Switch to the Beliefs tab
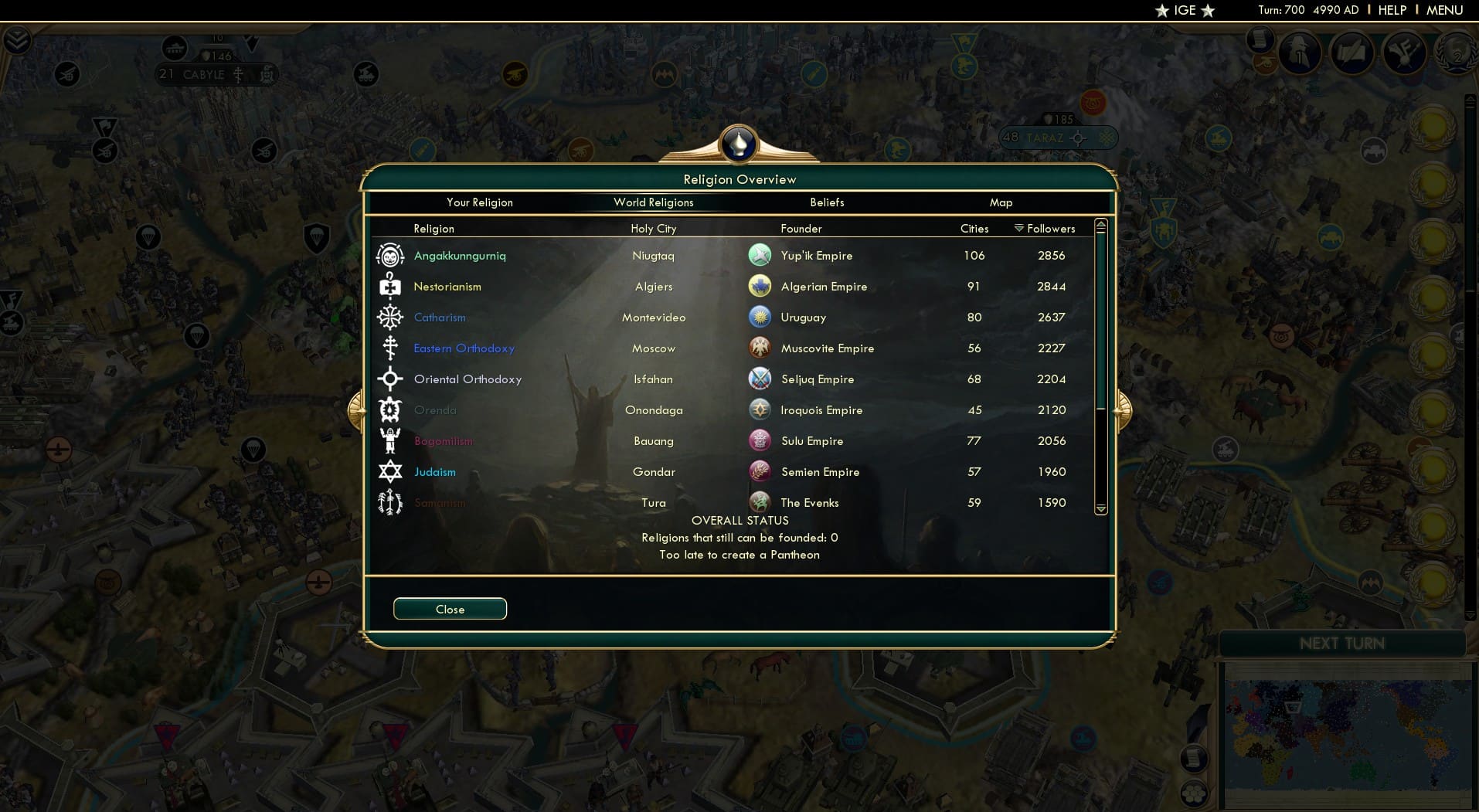Screen dimensions: 1479x812 [826, 202]
